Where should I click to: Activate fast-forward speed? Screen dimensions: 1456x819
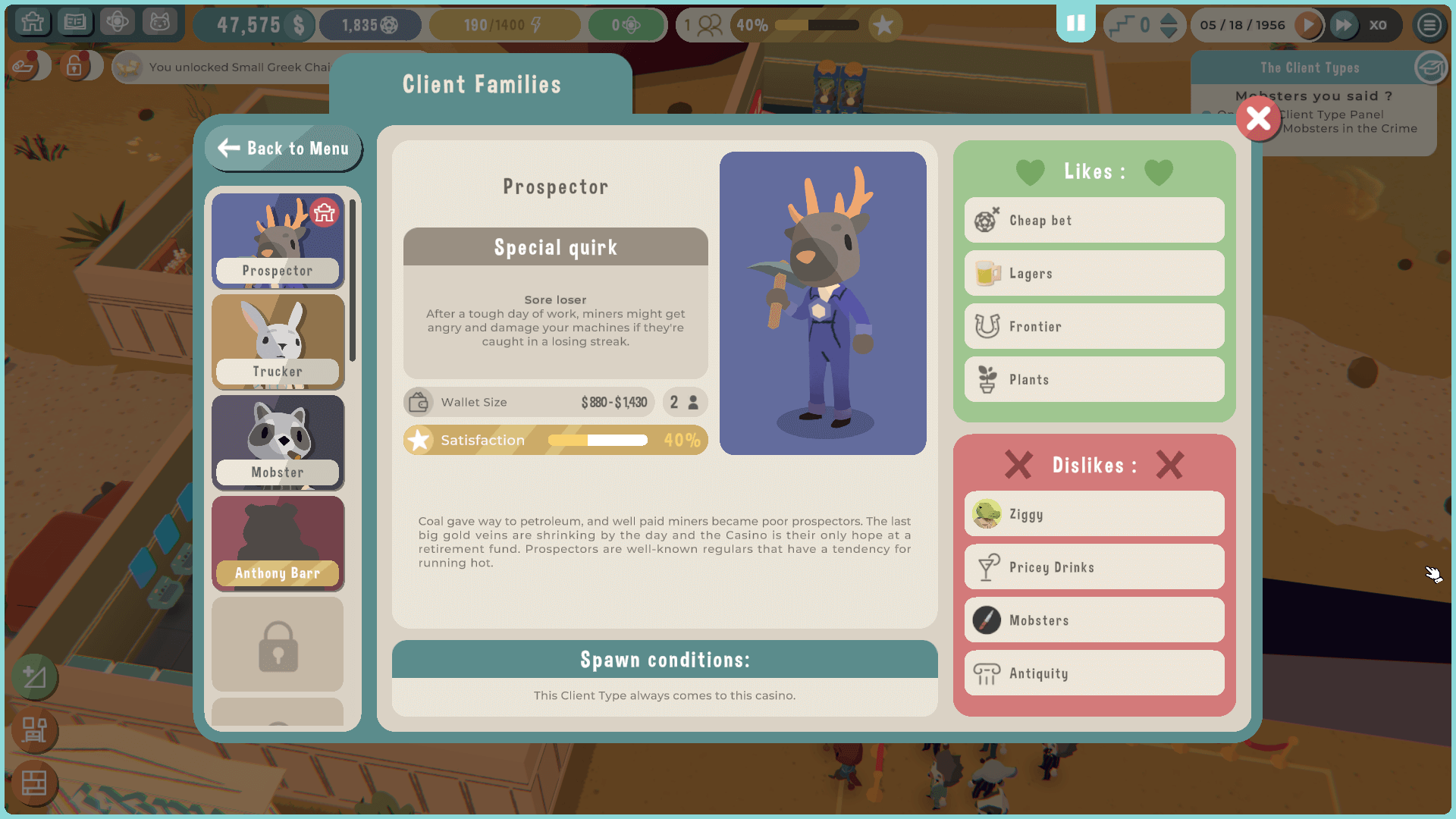[x=1343, y=25]
